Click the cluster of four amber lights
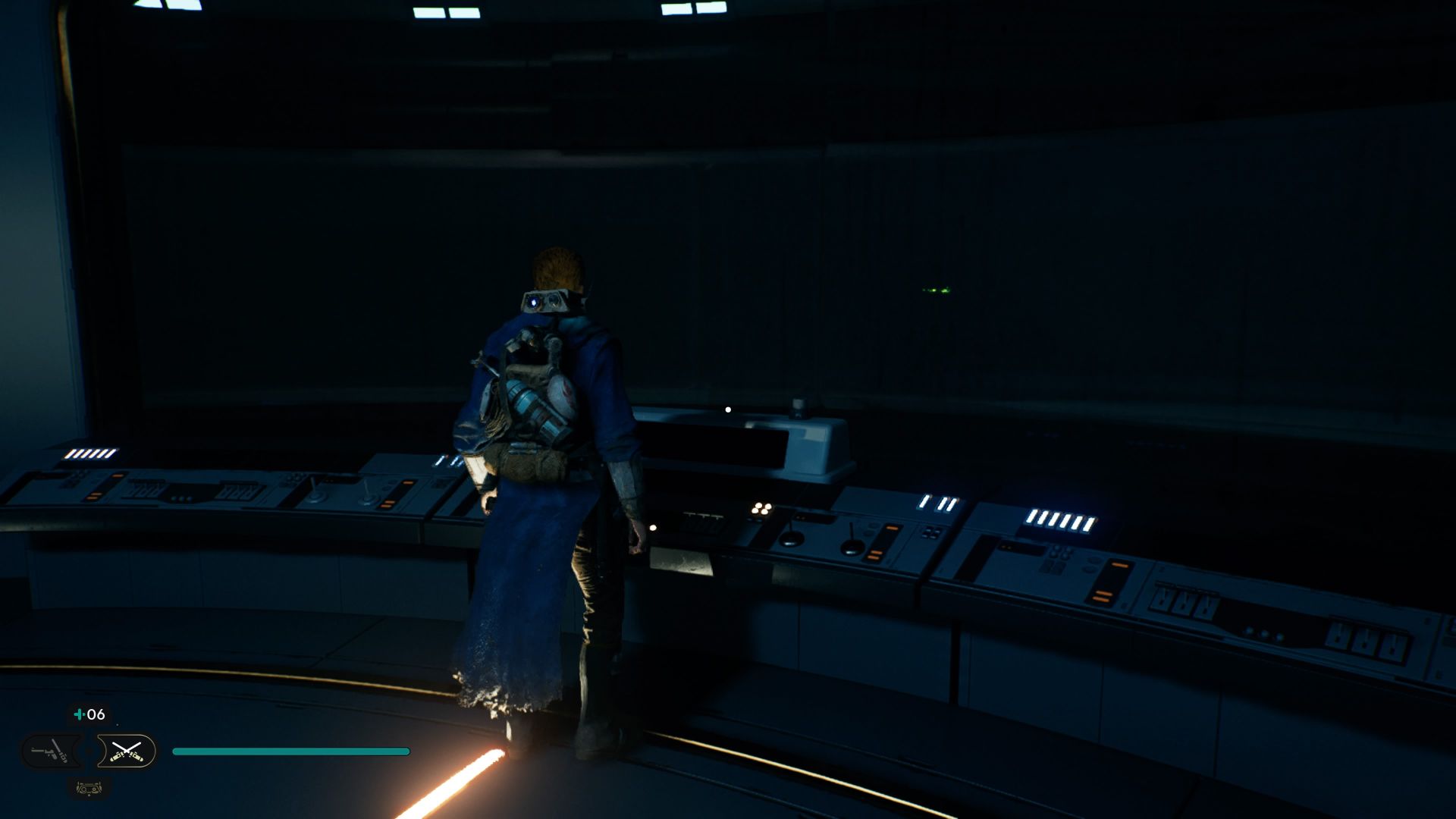The image size is (1456, 819). [x=762, y=508]
